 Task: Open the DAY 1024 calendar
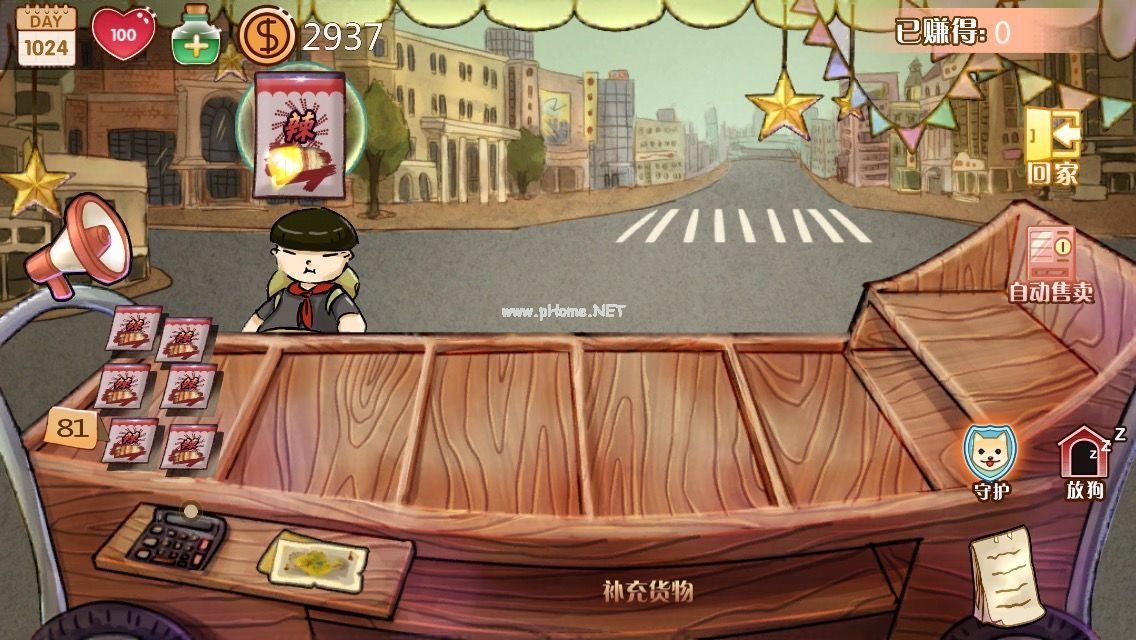point(46,36)
